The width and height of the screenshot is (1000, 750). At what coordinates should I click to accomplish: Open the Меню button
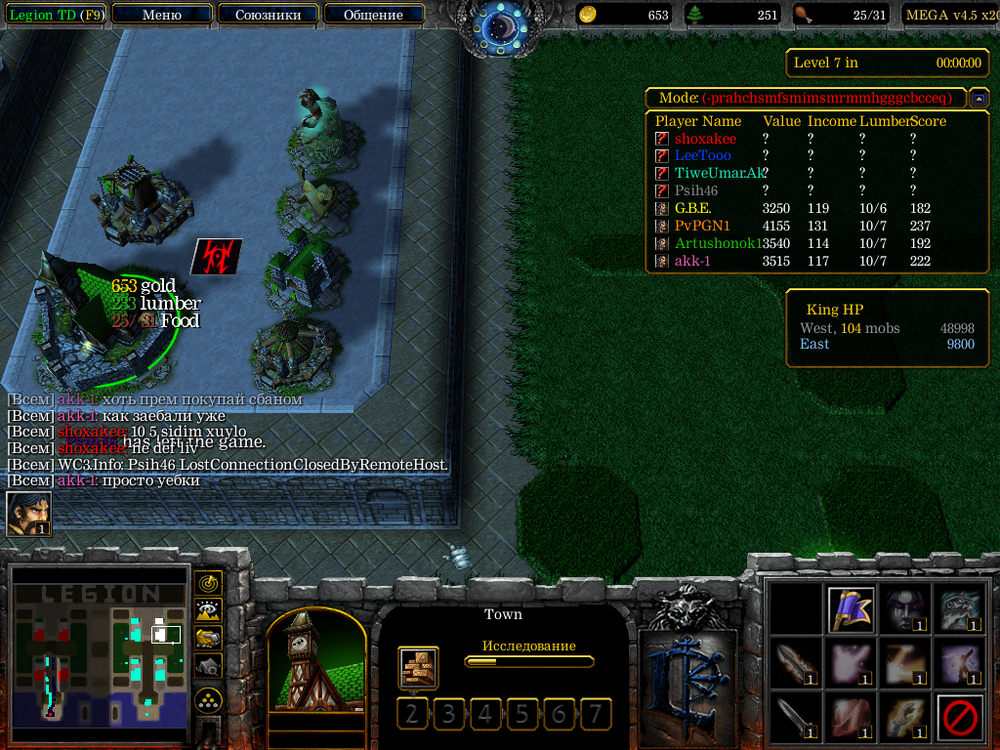(x=162, y=15)
